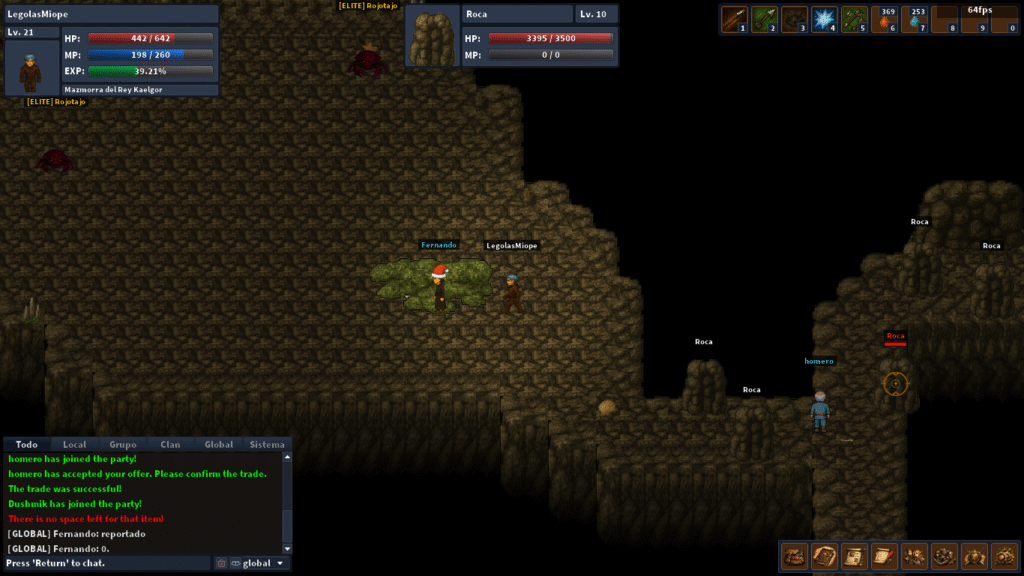Cast the ice burst skill in slot 4
The width and height of the screenshot is (1024, 576).
click(x=825, y=19)
